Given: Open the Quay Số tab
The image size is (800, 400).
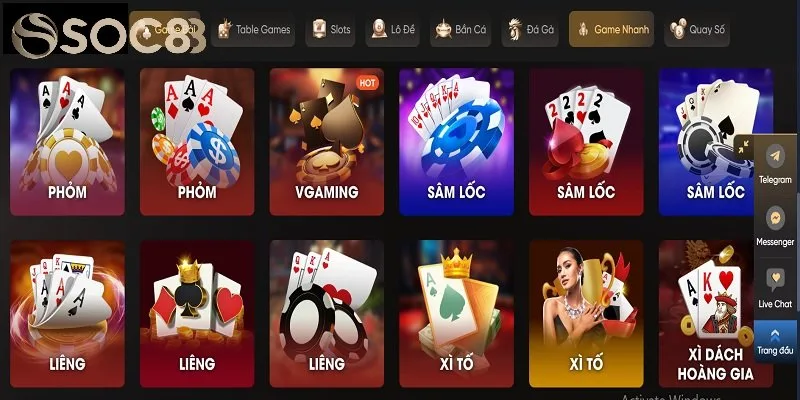Looking at the screenshot, I should click(x=696, y=30).
